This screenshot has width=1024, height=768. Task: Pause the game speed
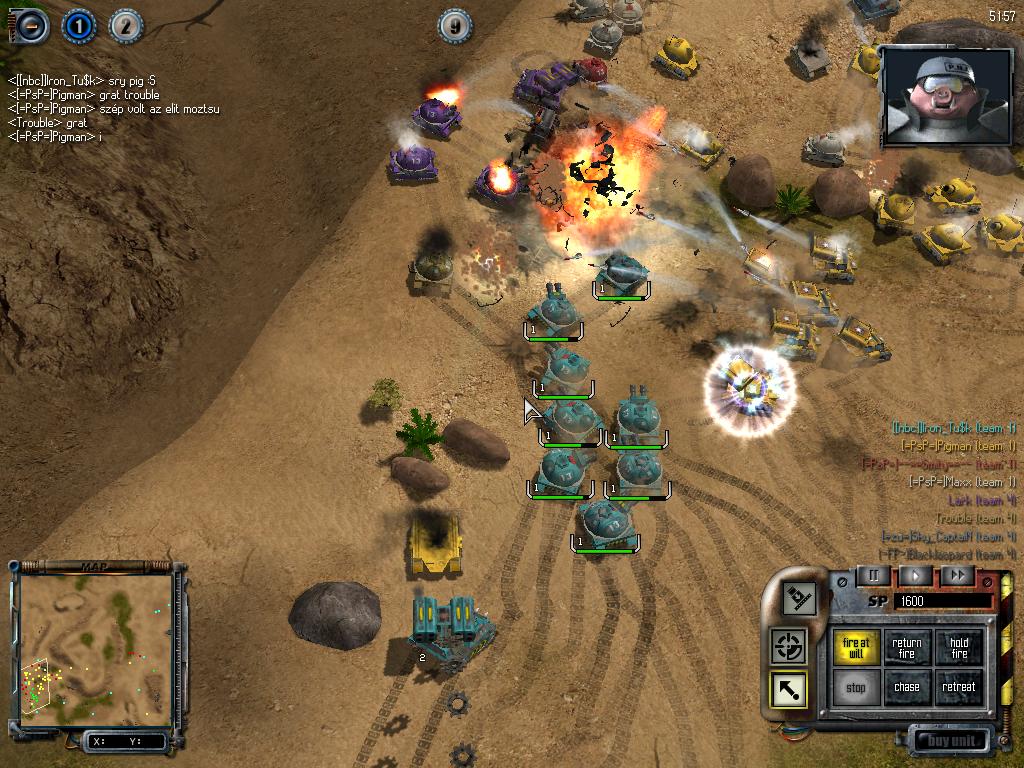click(x=873, y=575)
